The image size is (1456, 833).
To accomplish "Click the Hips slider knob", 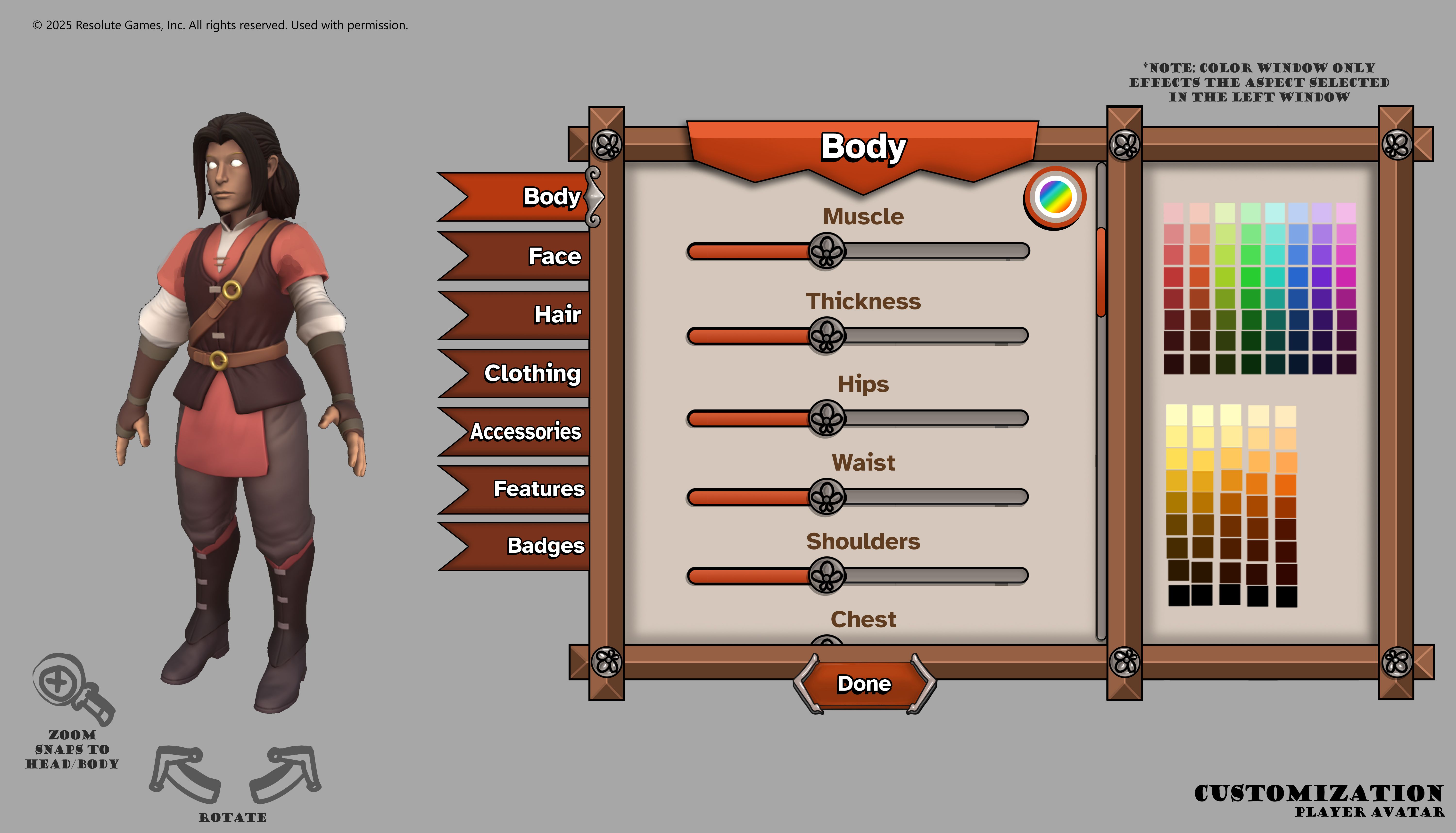I will point(826,418).
